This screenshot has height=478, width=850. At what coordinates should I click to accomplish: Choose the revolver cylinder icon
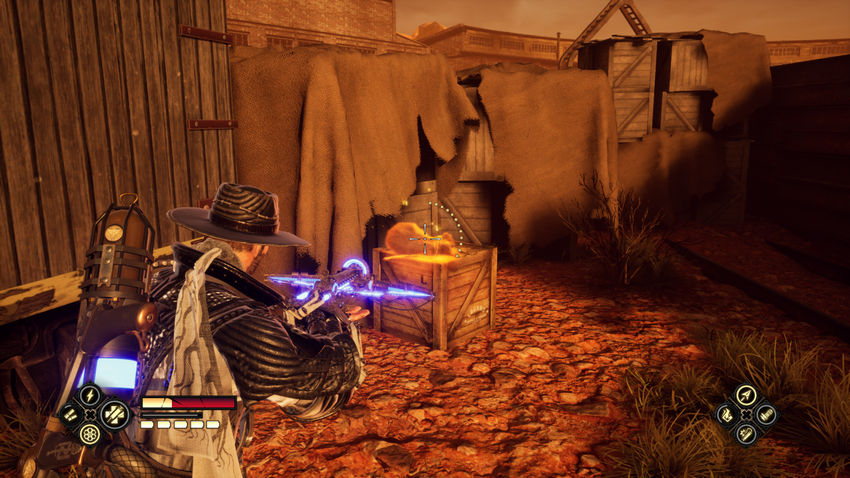pos(91,433)
